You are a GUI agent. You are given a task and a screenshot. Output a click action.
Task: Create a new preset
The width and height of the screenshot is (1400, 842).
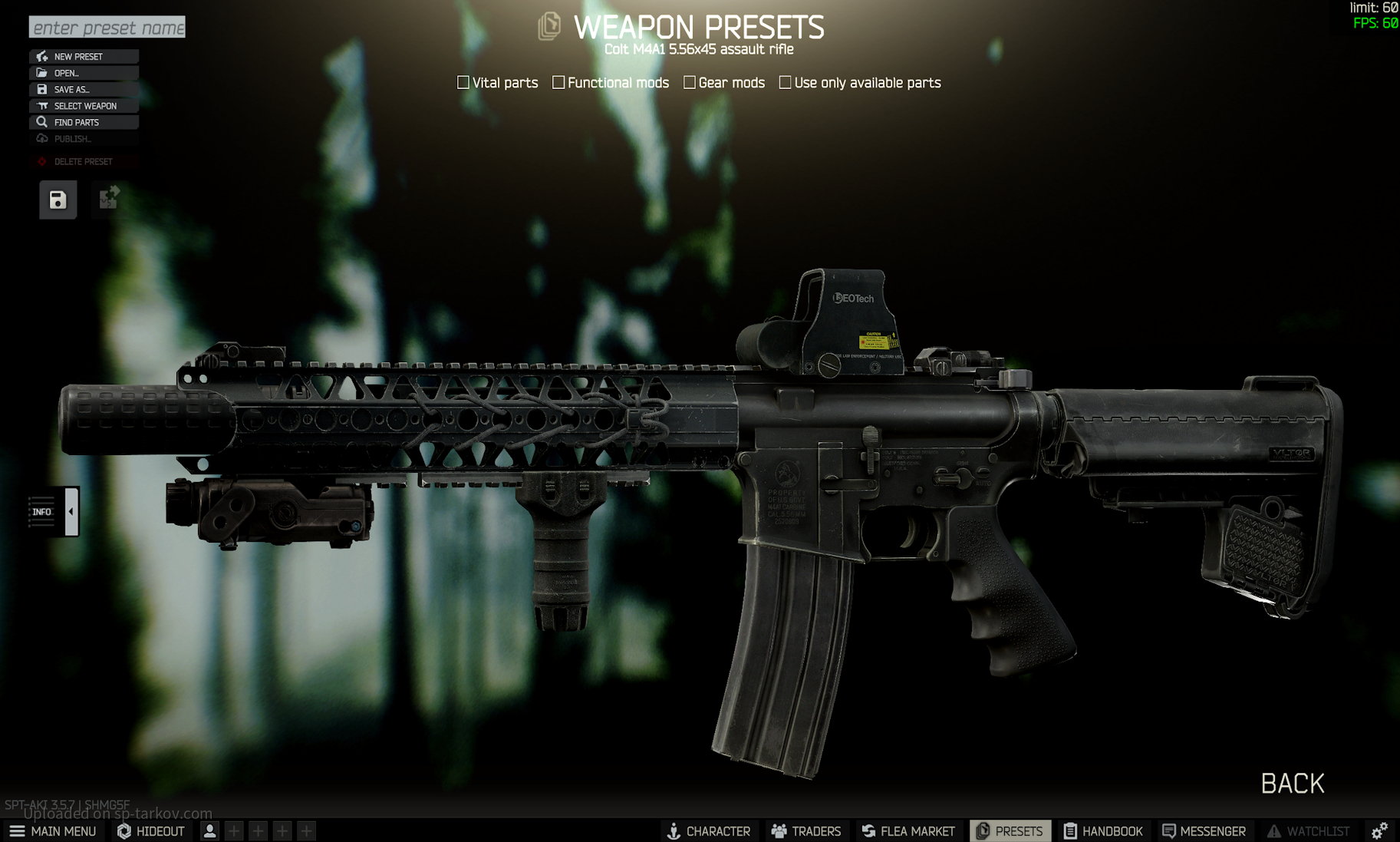[x=84, y=57]
